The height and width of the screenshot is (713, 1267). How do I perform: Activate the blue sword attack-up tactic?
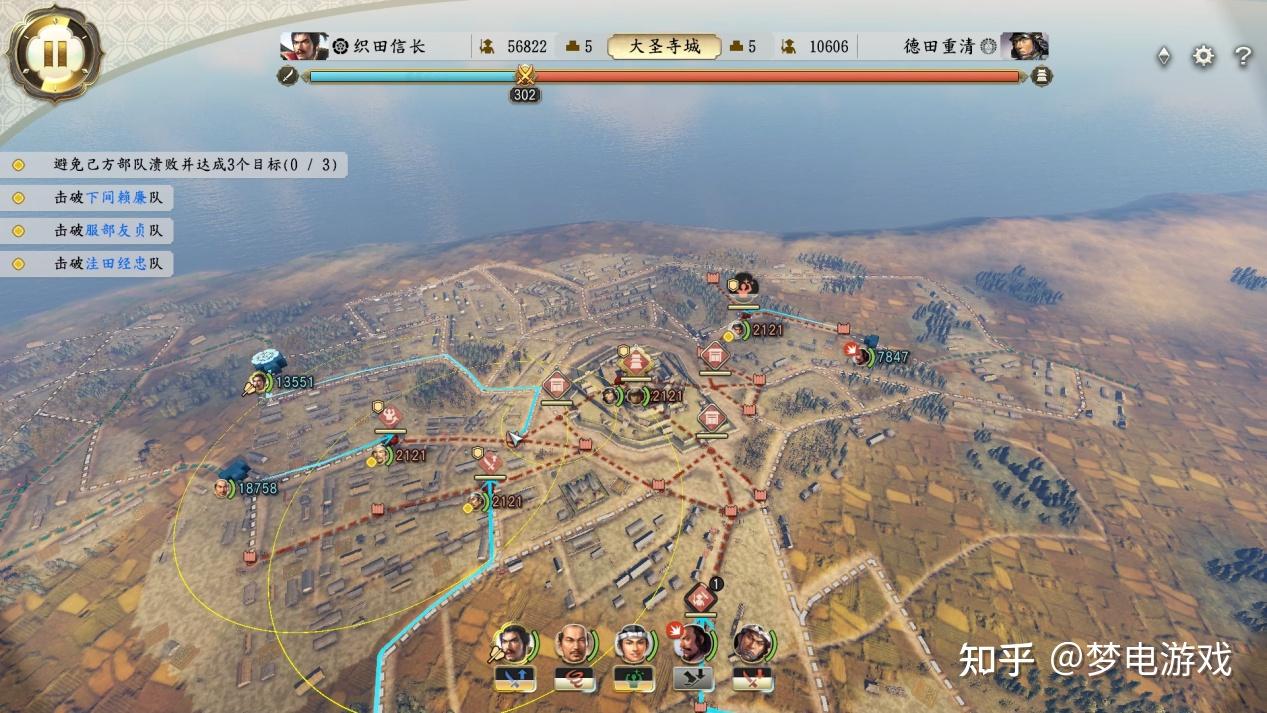[514, 679]
